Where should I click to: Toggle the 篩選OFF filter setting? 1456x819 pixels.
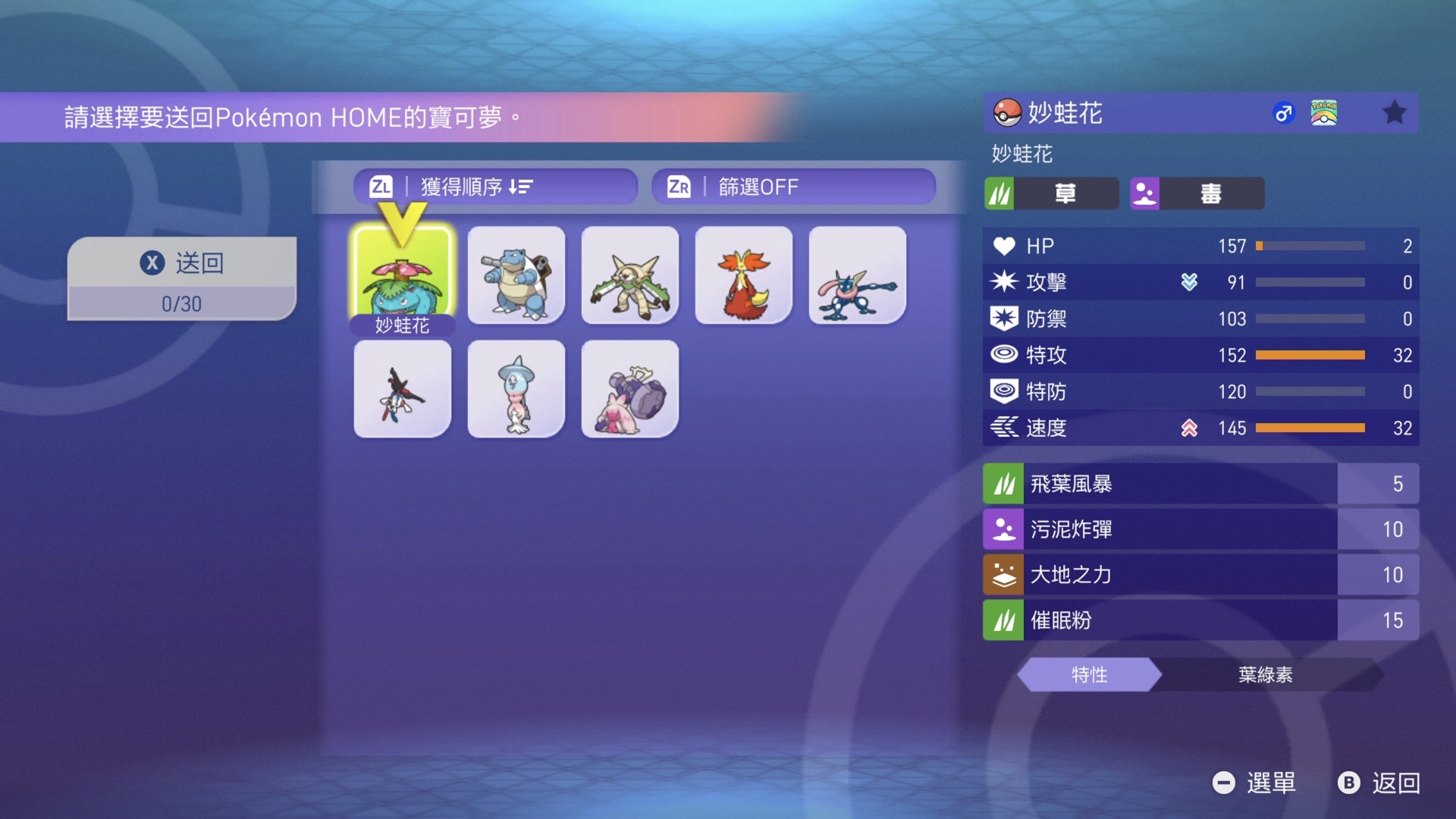[792, 187]
